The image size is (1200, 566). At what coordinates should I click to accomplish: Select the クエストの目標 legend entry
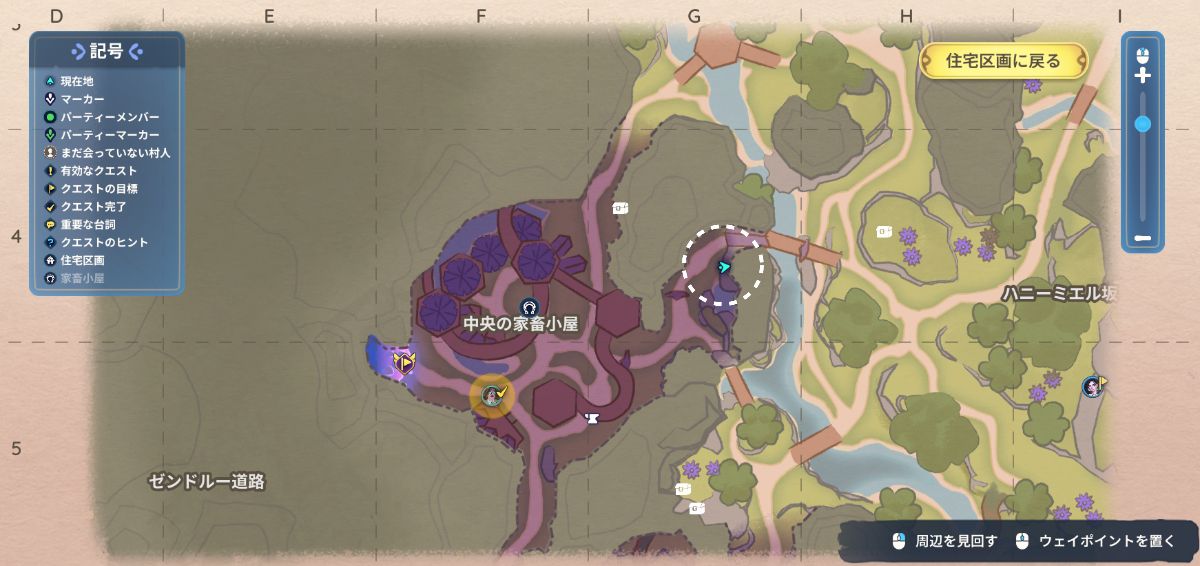point(98,189)
